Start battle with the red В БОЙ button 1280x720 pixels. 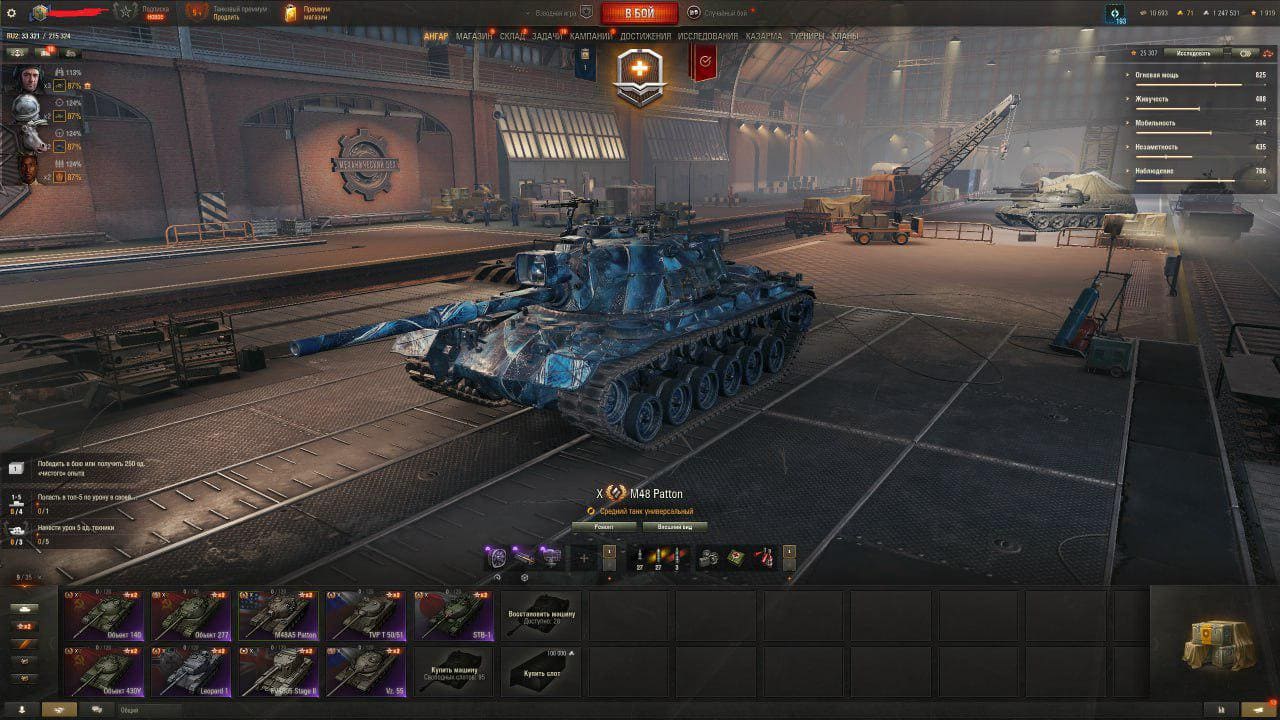(639, 13)
